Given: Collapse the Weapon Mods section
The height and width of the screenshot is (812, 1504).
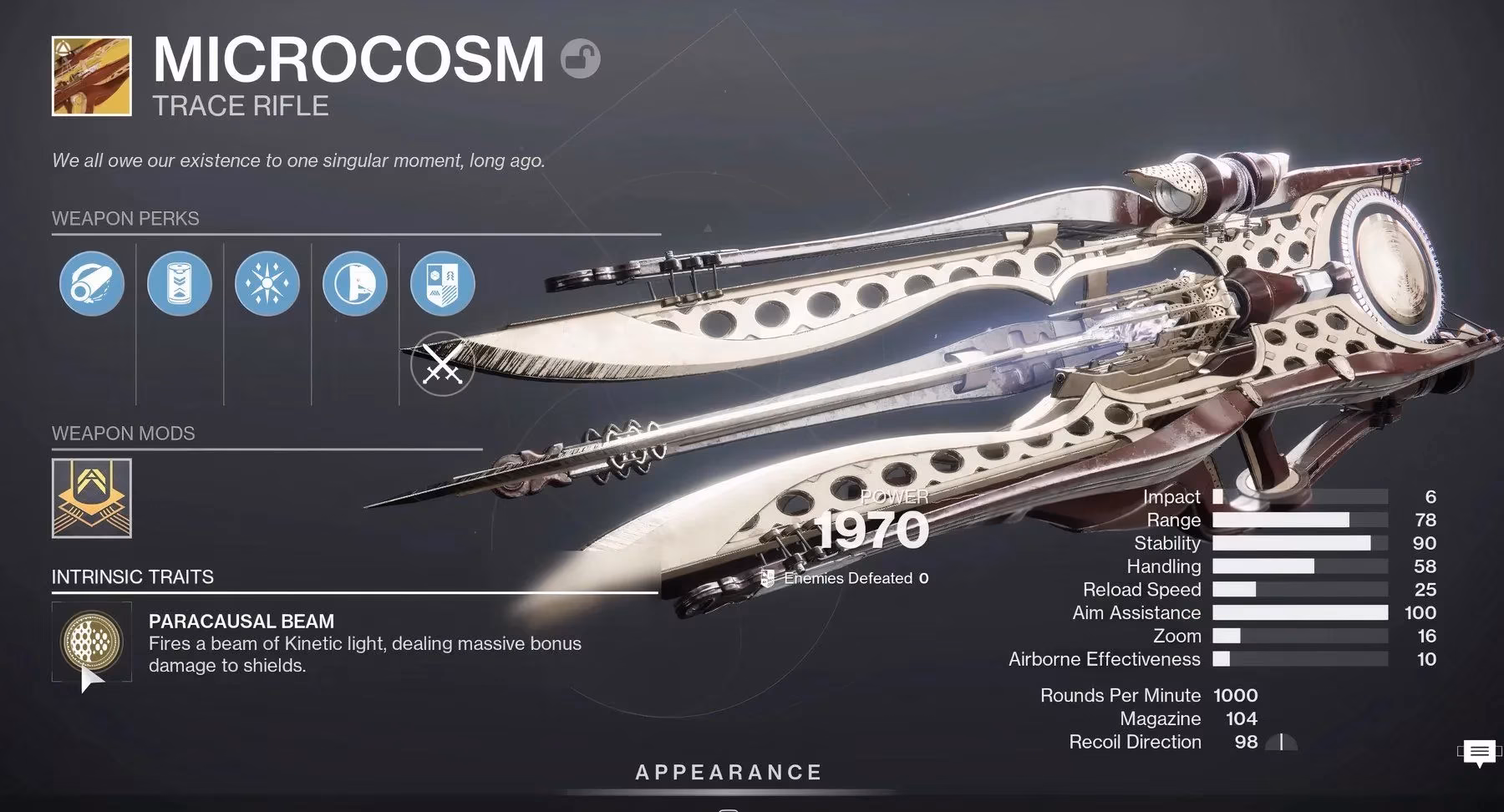Looking at the screenshot, I should [x=122, y=434].
